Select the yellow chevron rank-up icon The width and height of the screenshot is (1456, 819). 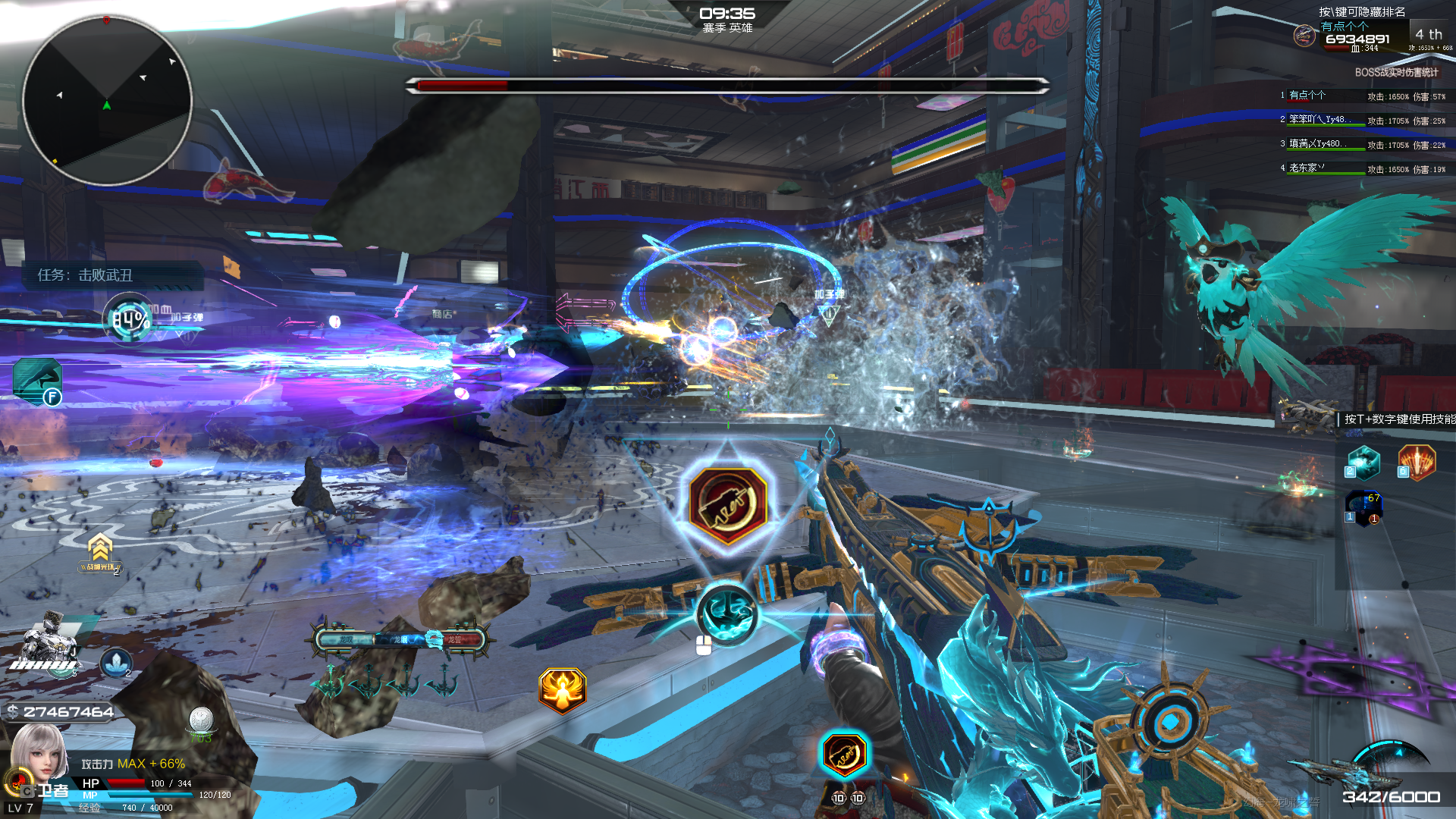coord(100,549)
